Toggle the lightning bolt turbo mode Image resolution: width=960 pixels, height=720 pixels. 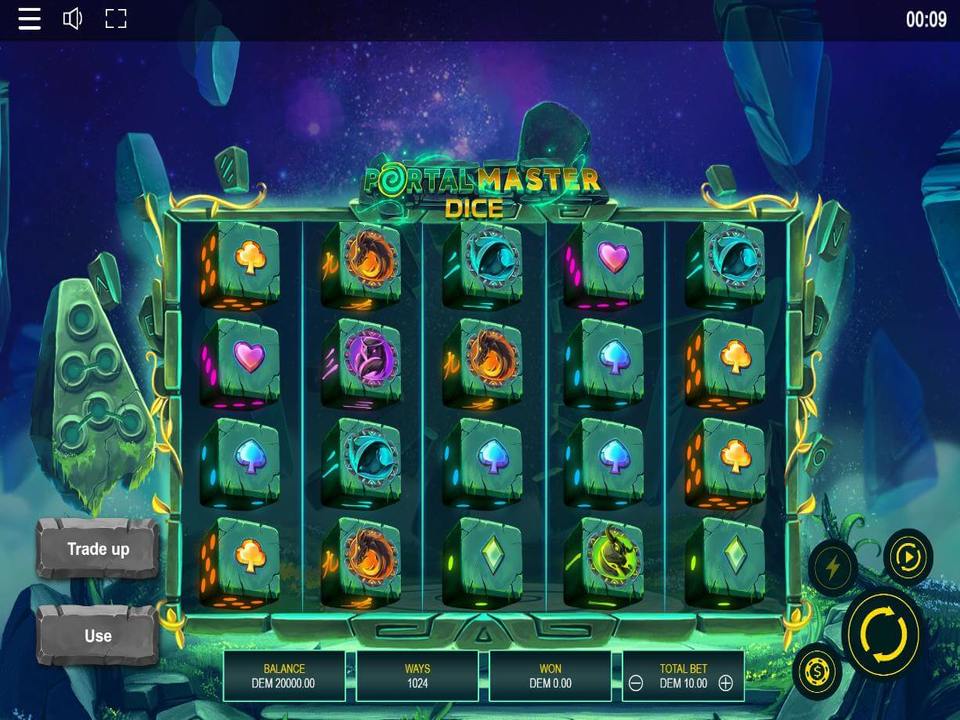click(x=832, y=568)
